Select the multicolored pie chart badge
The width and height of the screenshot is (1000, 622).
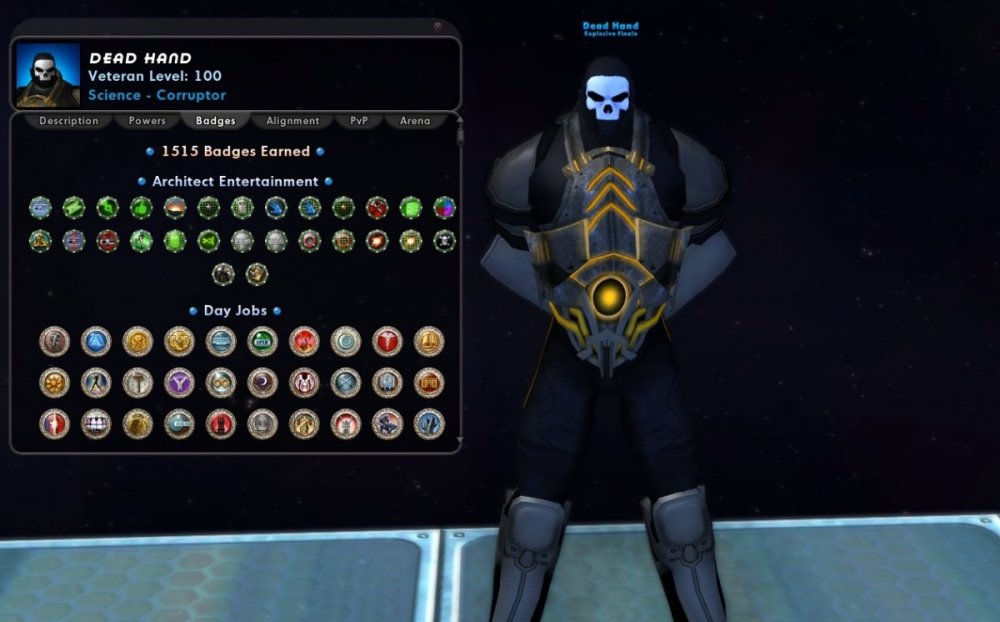pos(444,208)
